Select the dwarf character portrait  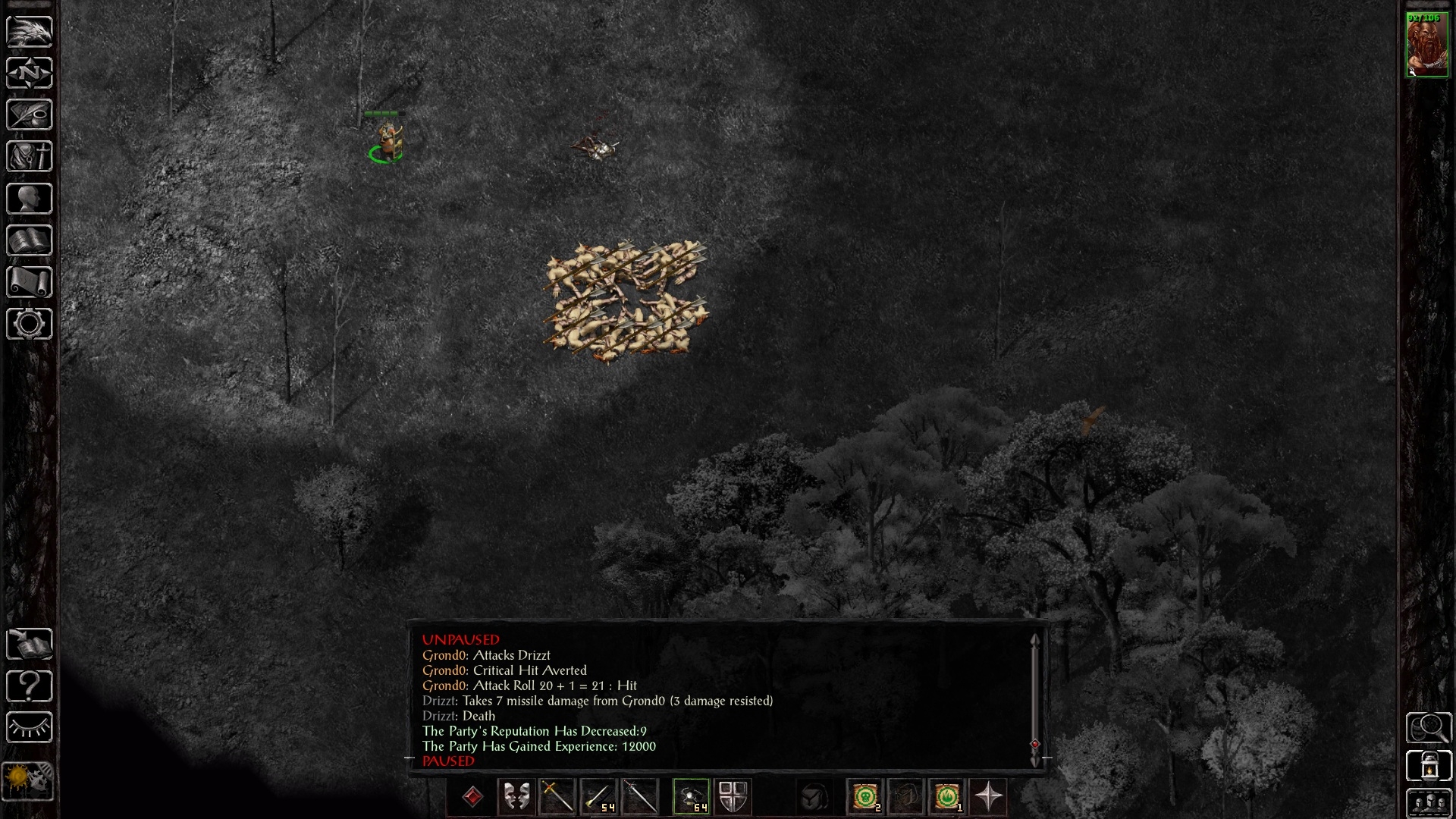tap(1427, 44)
